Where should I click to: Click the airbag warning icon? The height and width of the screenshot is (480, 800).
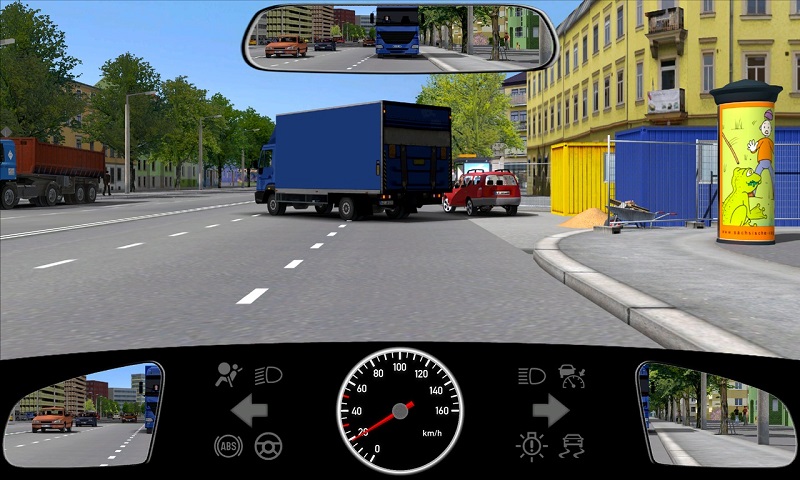pyautogui.click(x=229, y=376)
